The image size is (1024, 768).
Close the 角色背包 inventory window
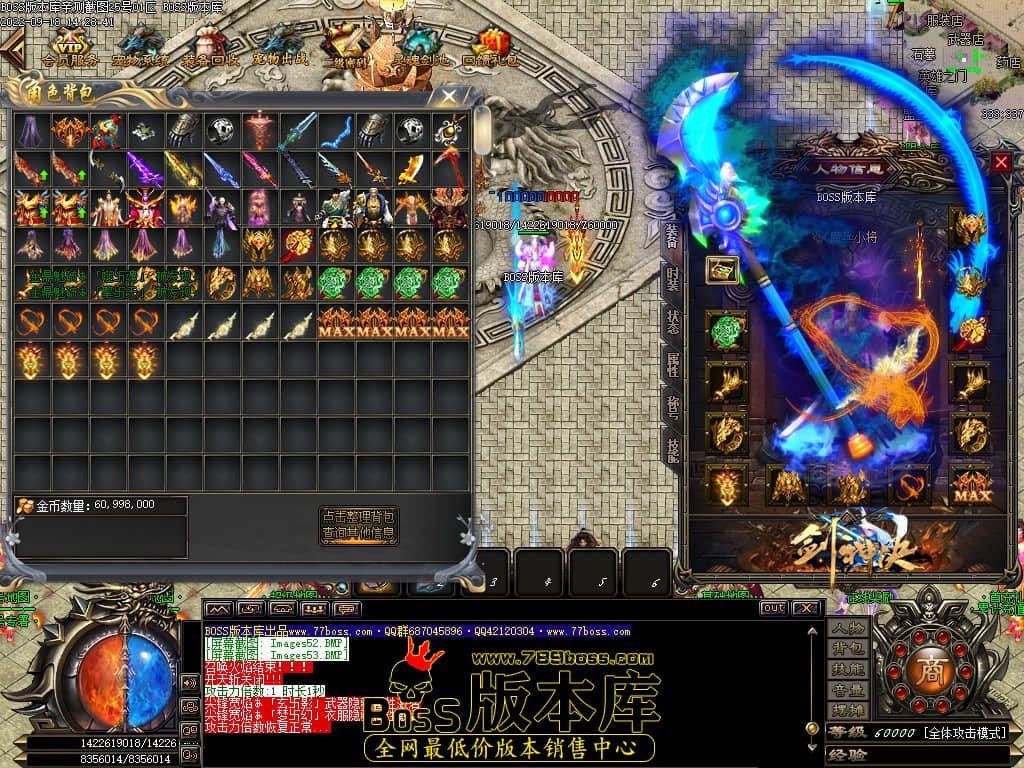point(449,97)
